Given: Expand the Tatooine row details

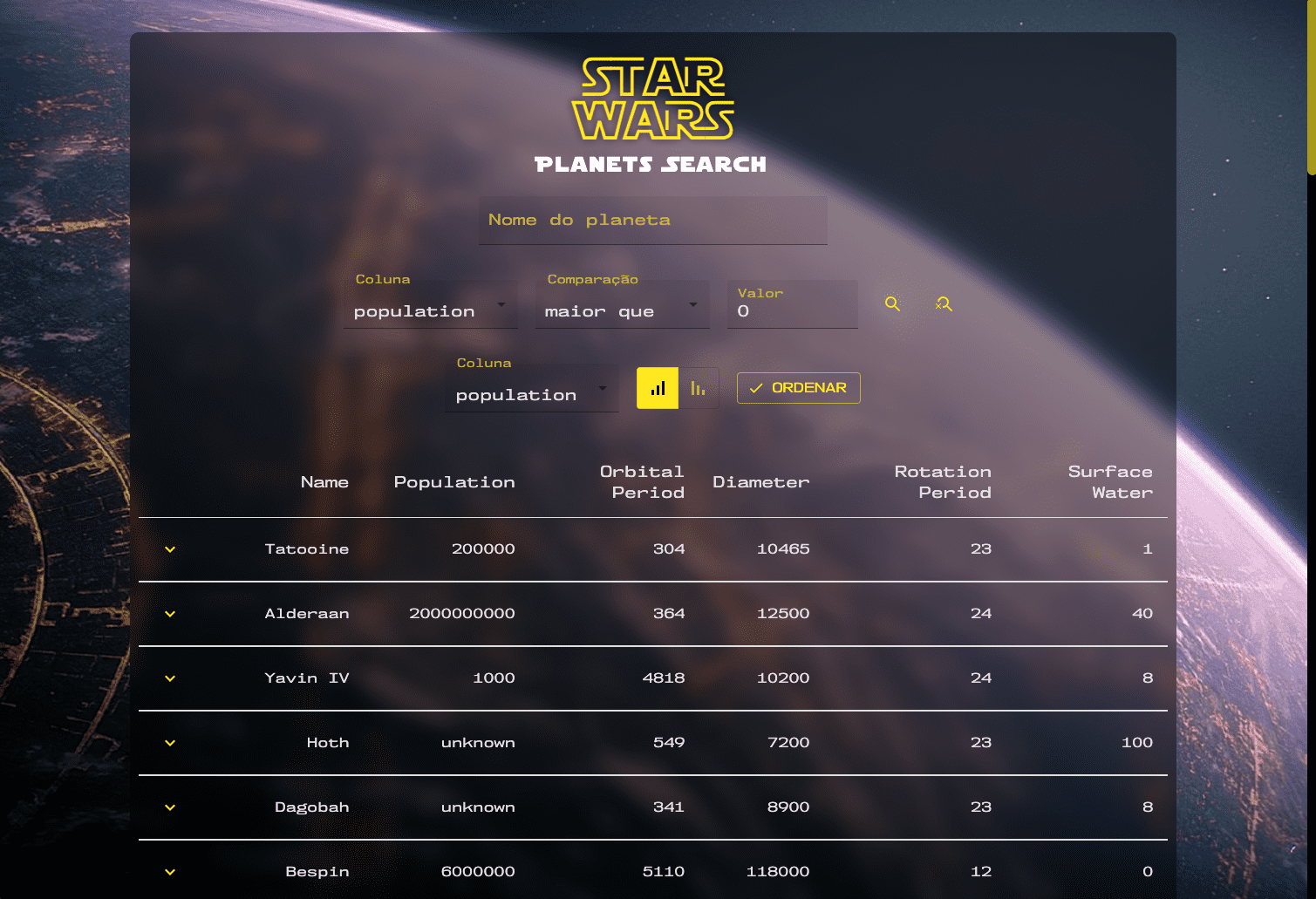Looking at the screenshot, I should point(169,549).
